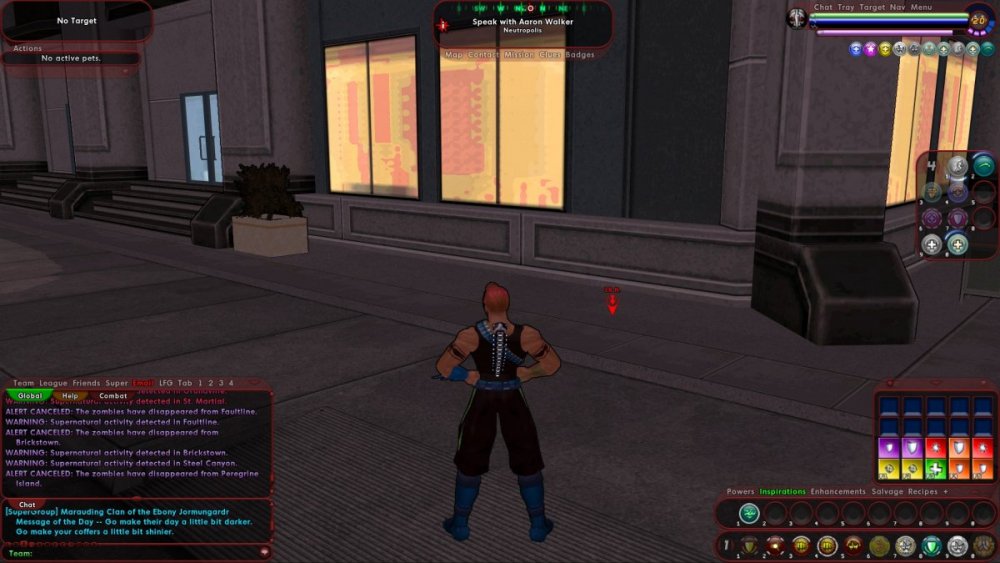This screenshot has width=1000, height=563.
Task: Open the Email window
Action: [x=144, y=383]
